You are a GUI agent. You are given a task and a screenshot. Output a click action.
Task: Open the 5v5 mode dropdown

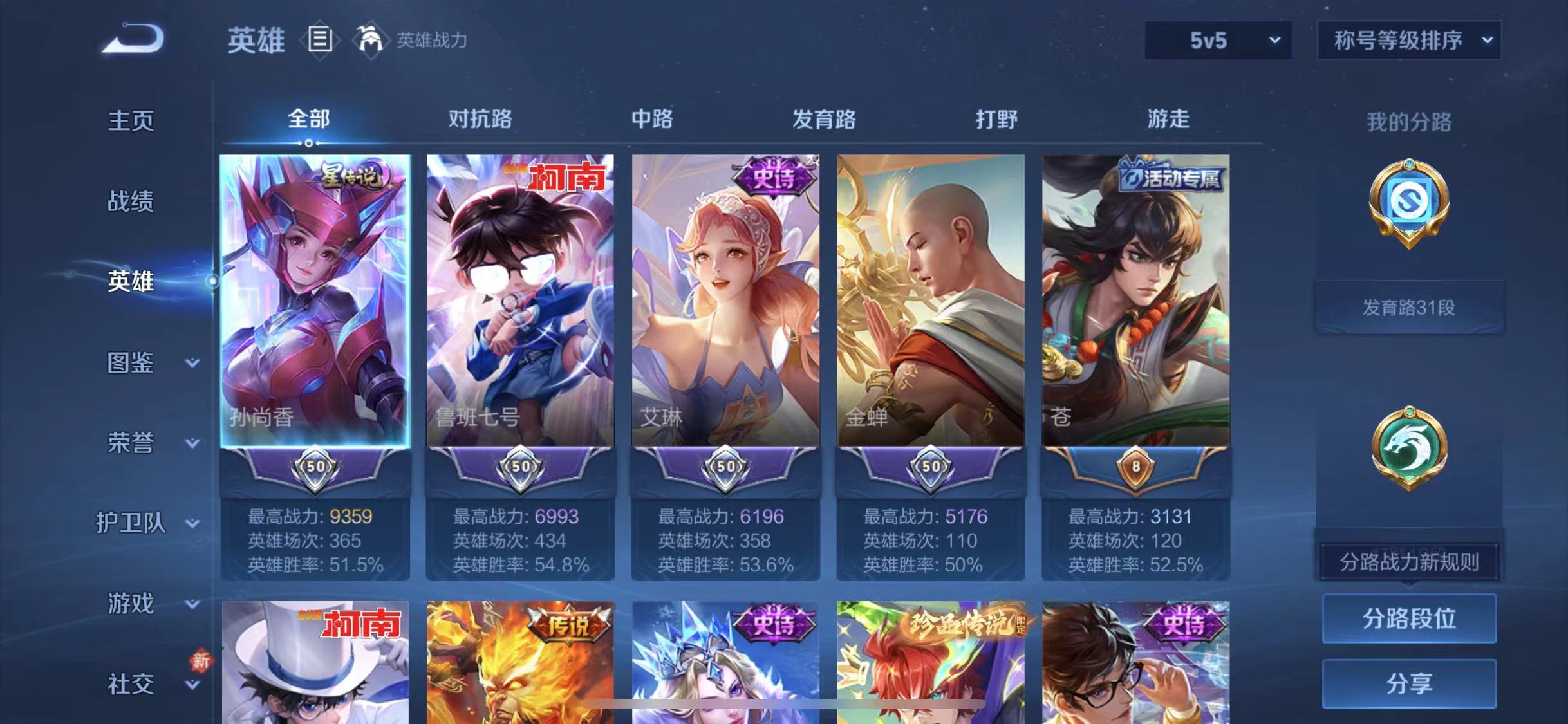[x=1217, y=40]
